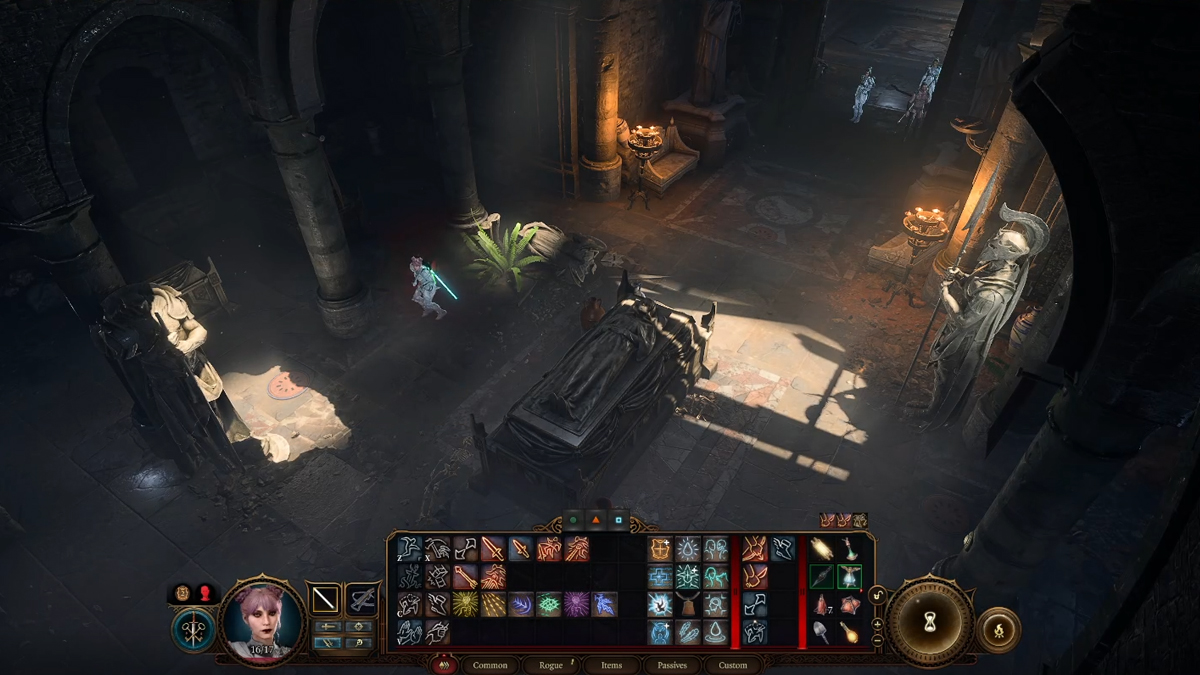1200x675 pixels.
Task: Click the orange triangle action filter
Action: coord(596,520)
